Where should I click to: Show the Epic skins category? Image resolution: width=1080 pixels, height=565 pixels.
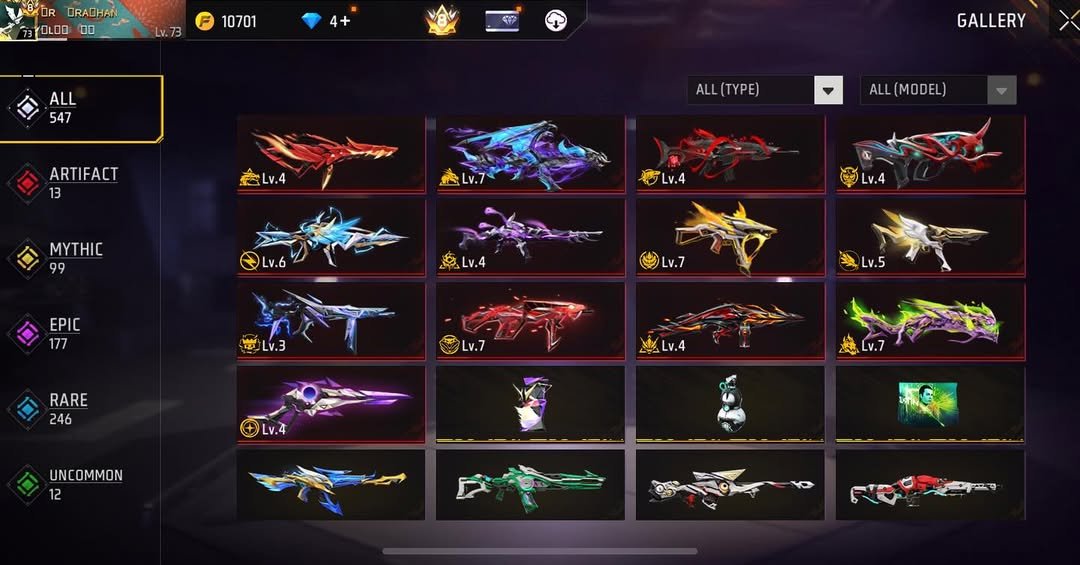pos(64,333)
